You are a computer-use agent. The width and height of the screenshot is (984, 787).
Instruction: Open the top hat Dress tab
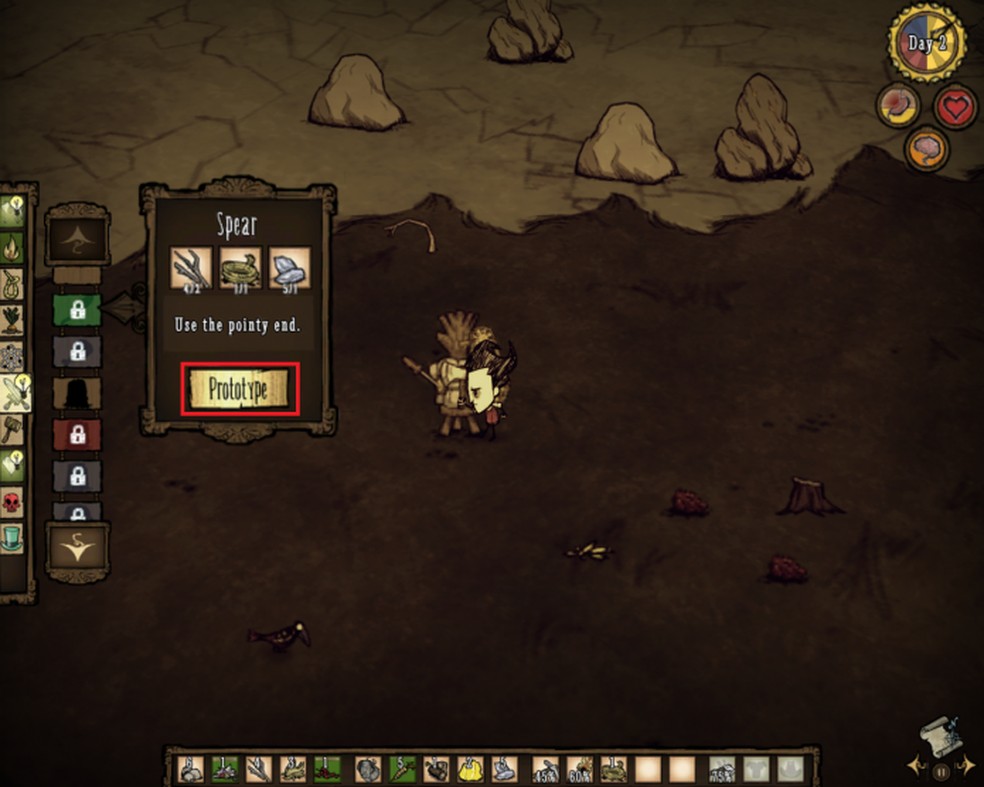click(x=14, y=537)
